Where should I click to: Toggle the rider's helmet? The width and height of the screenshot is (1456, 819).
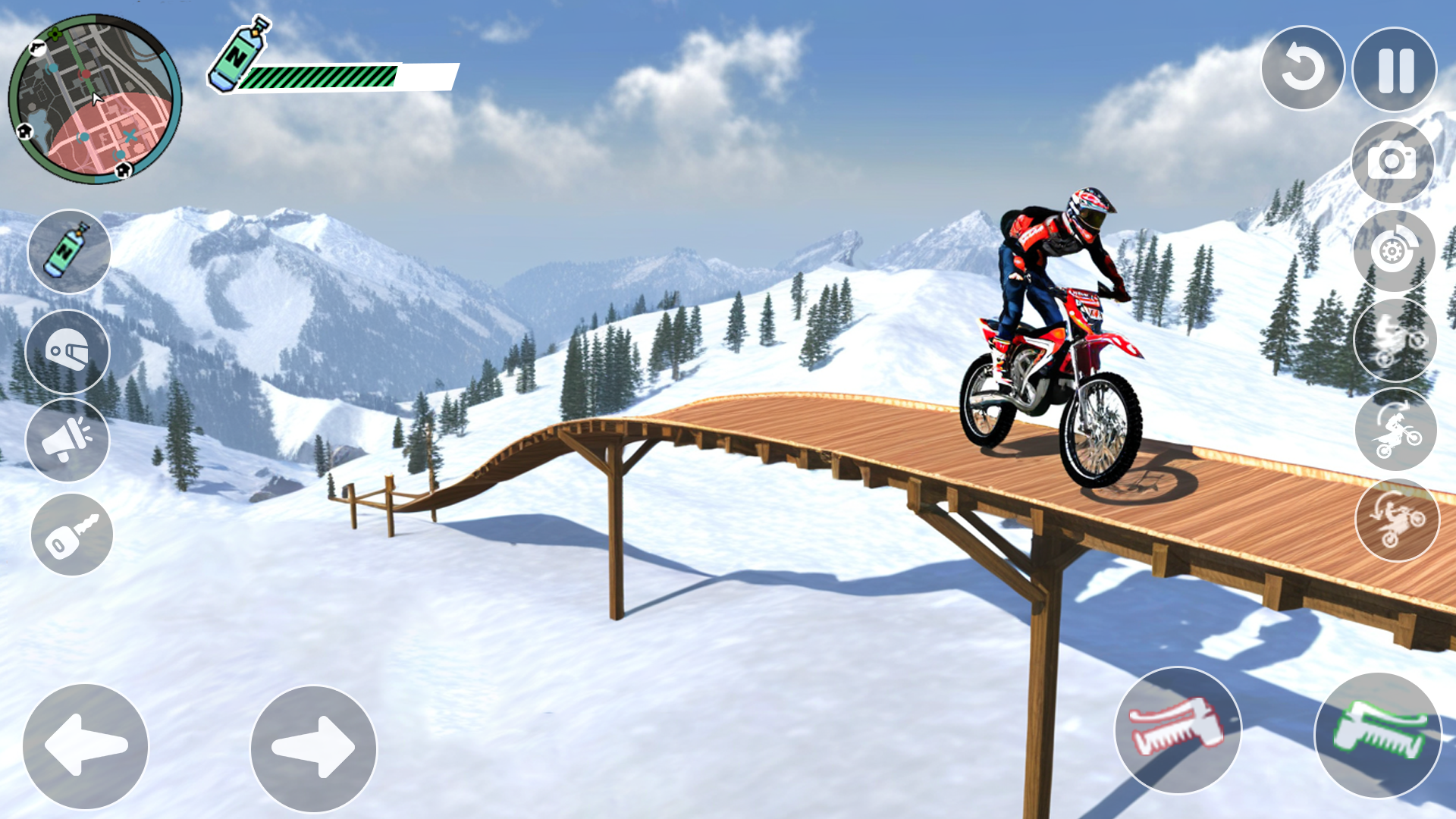pyautogui.click(x=68, y=349)
